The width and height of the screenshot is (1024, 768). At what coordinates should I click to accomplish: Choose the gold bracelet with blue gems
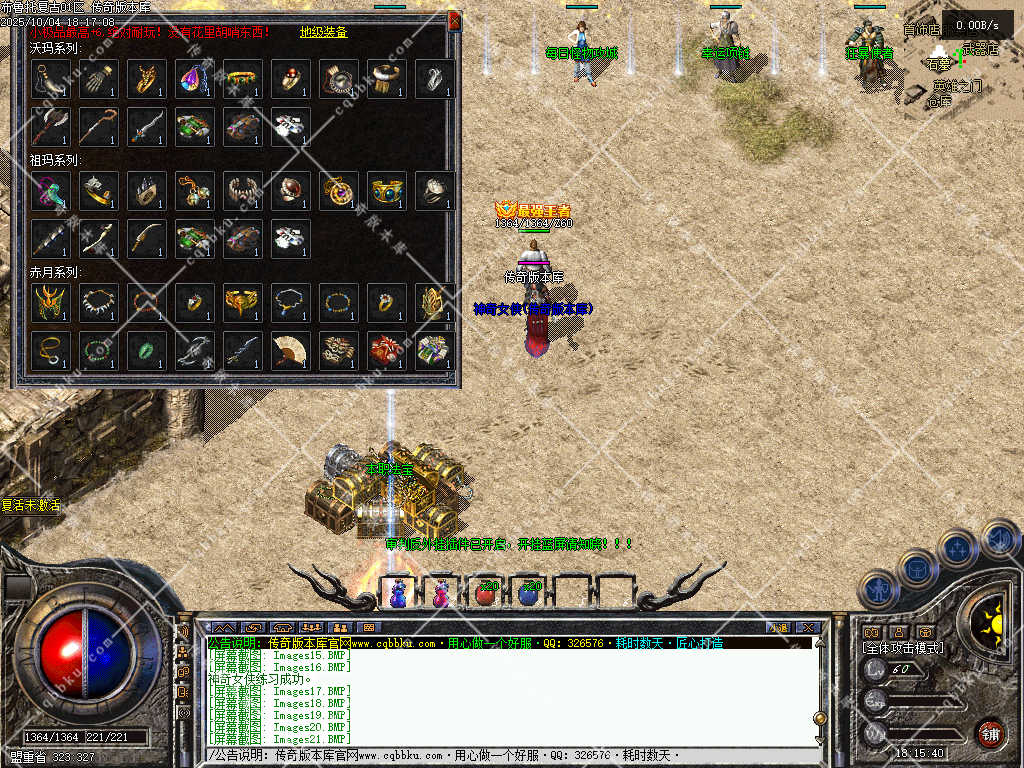(387, 191)
